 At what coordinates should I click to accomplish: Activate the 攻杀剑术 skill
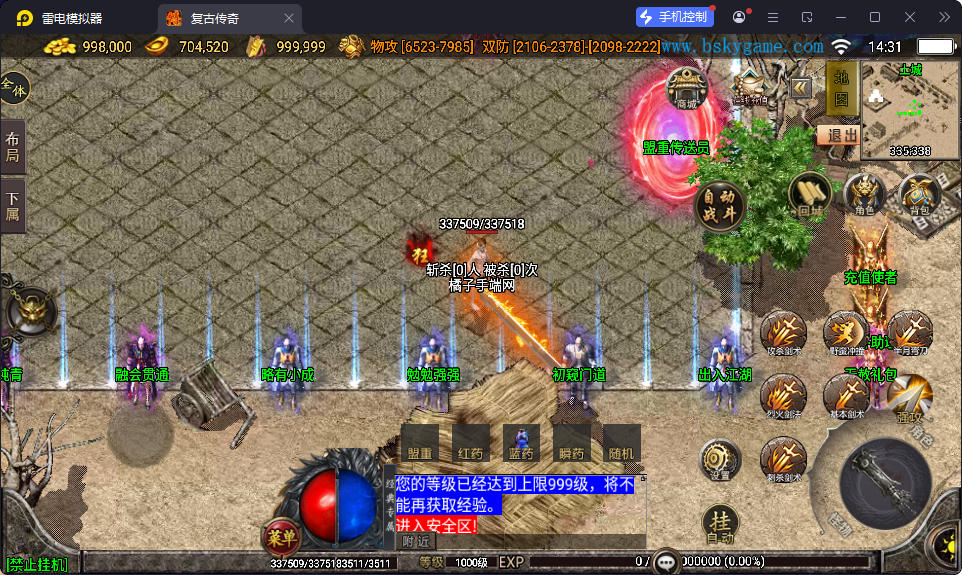click(784, 333)
